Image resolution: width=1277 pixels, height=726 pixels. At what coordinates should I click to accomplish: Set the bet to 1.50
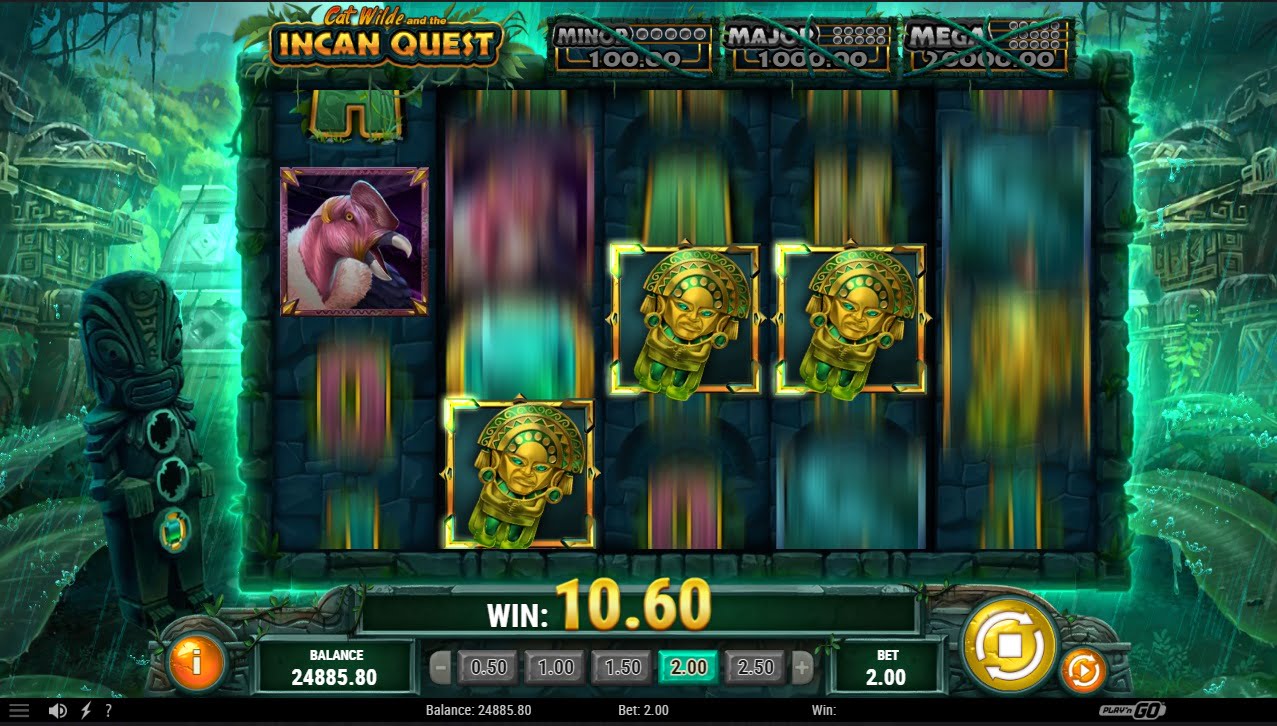pyautogui.click(x=622, y=667)
